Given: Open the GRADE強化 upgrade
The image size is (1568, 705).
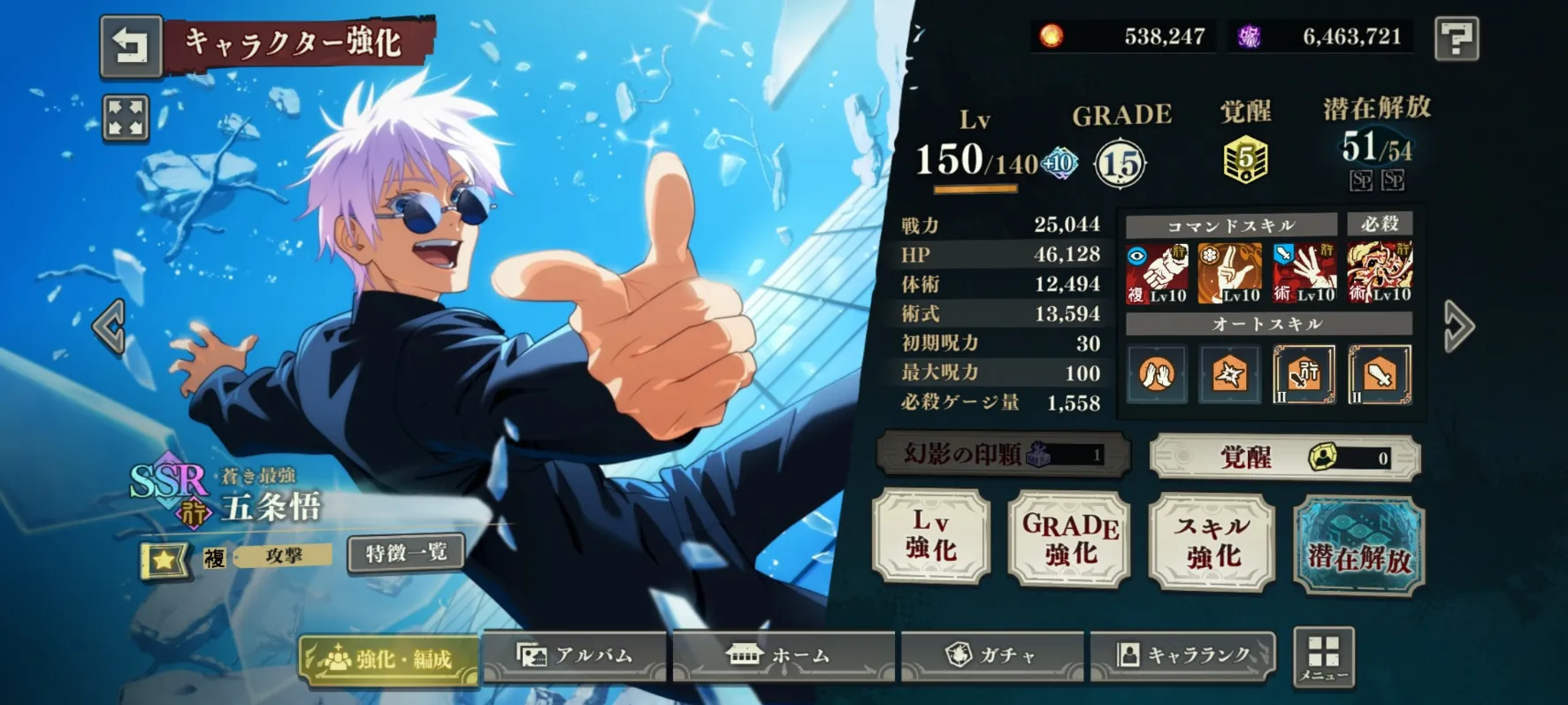Looking at the screenshot, I should tap(1070, 539).
